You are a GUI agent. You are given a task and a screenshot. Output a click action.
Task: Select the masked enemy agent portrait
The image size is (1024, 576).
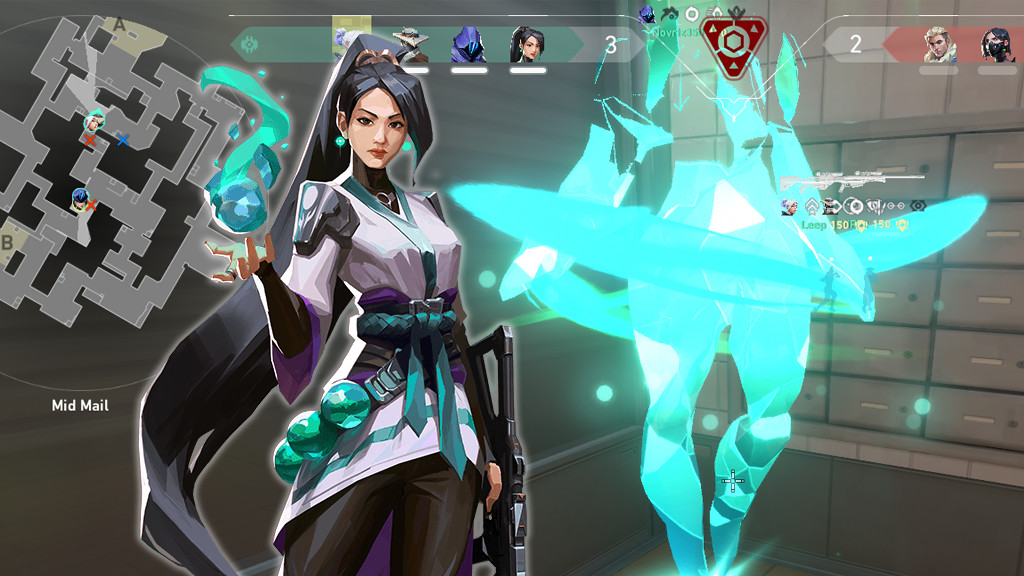[x=995, y=45]
